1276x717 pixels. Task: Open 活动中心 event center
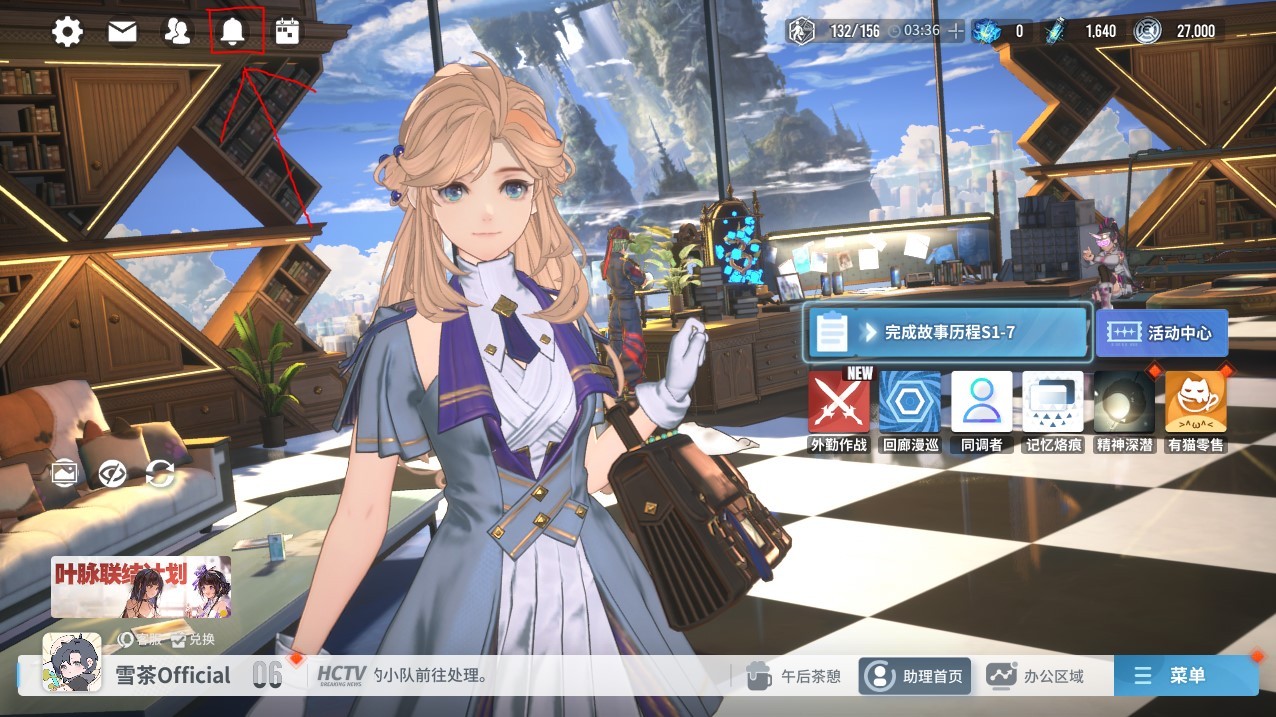pyautogui.click(x=1161, y=333)
